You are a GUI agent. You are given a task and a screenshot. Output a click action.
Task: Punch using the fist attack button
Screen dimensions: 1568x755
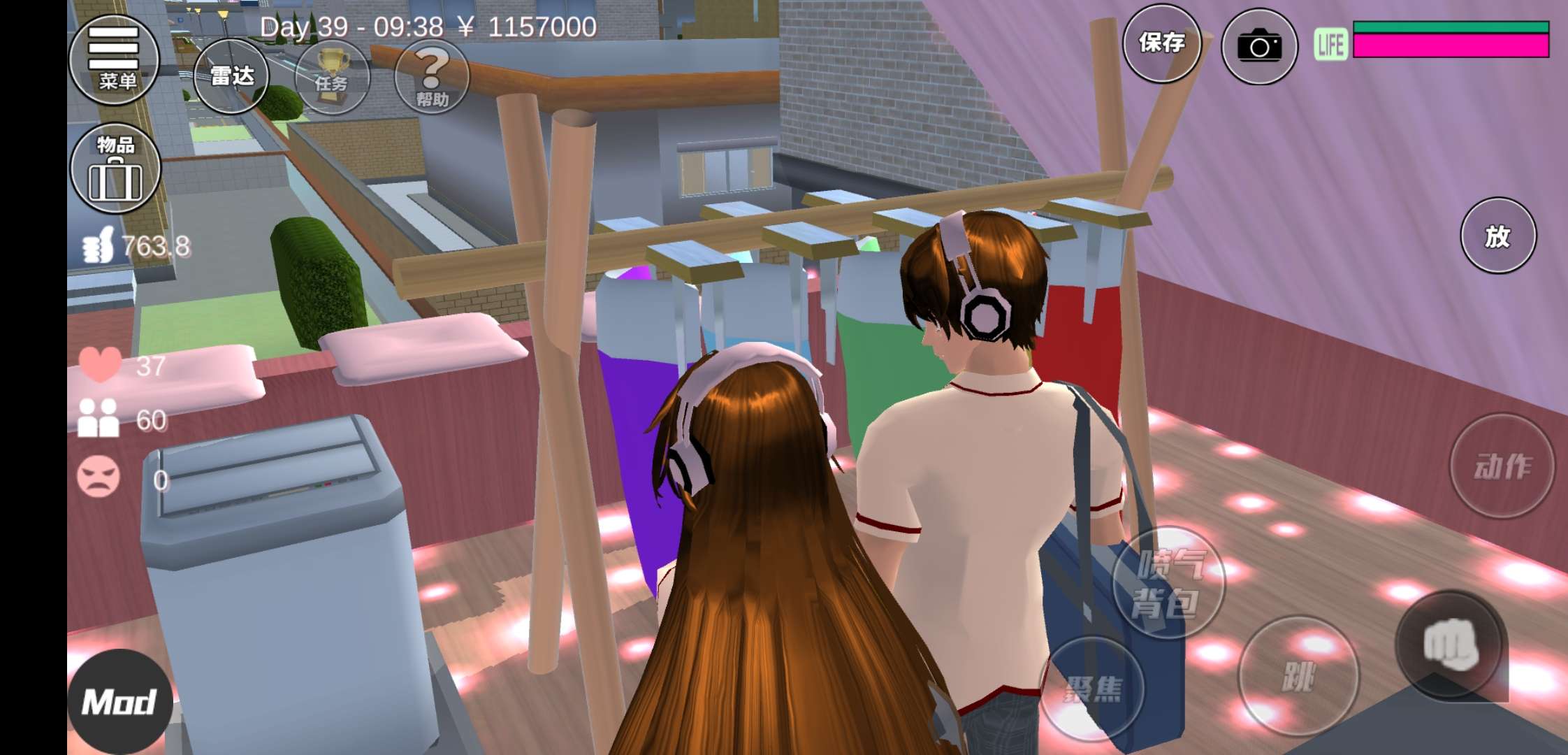point(1450,645)
